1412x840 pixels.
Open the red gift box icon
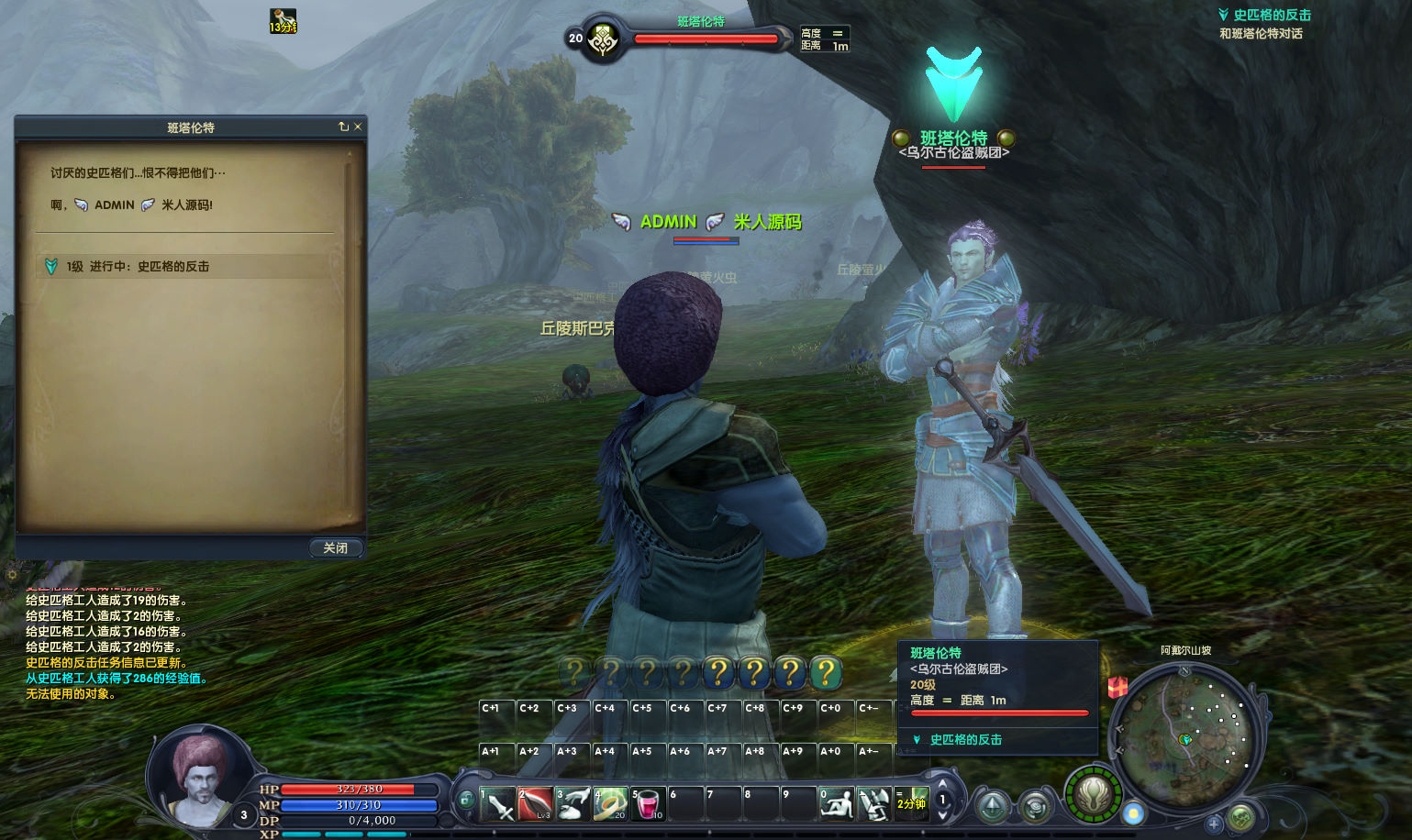pos(1117,687)
